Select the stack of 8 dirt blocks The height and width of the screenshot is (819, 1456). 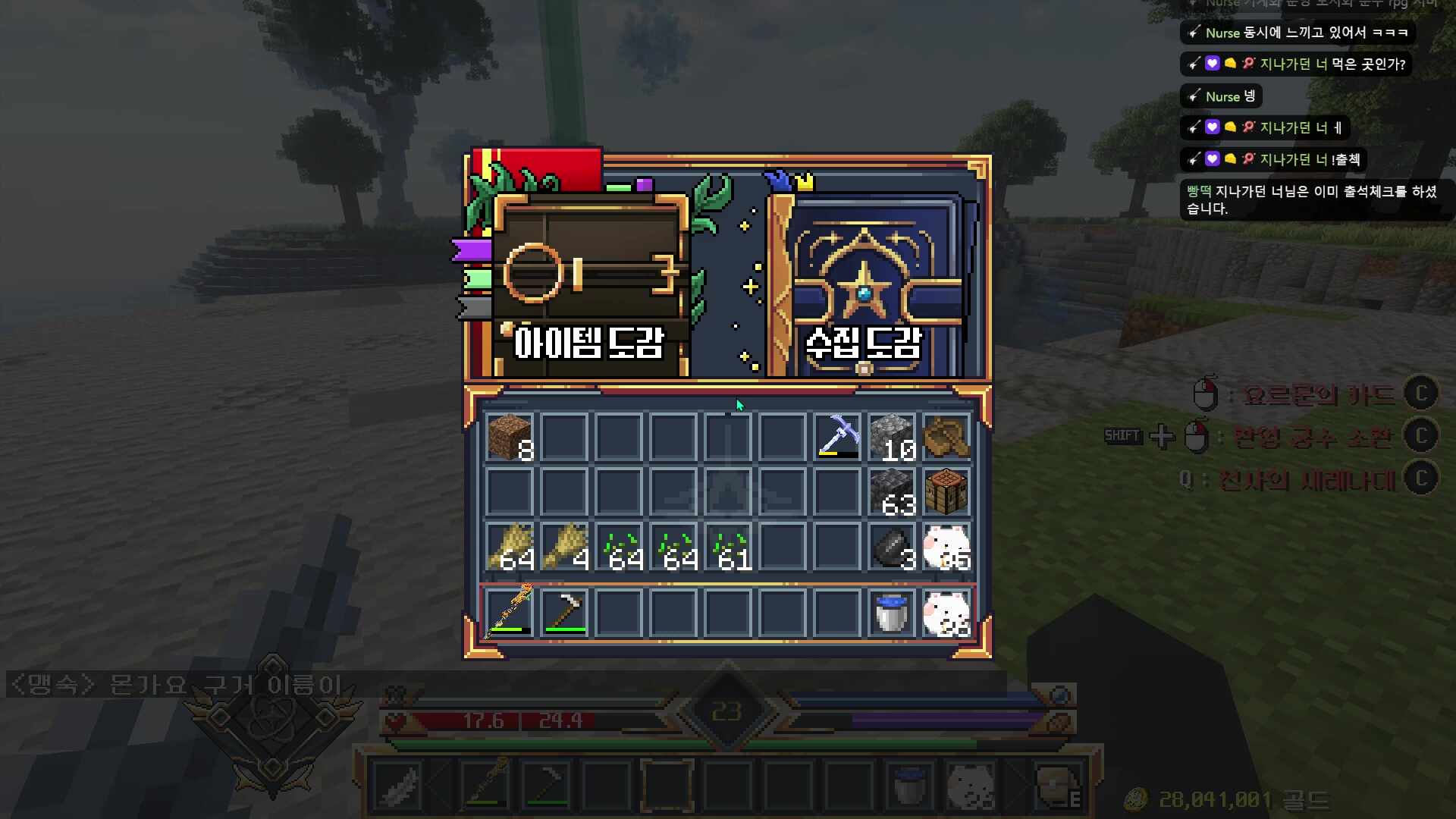(x=510, y=438)
